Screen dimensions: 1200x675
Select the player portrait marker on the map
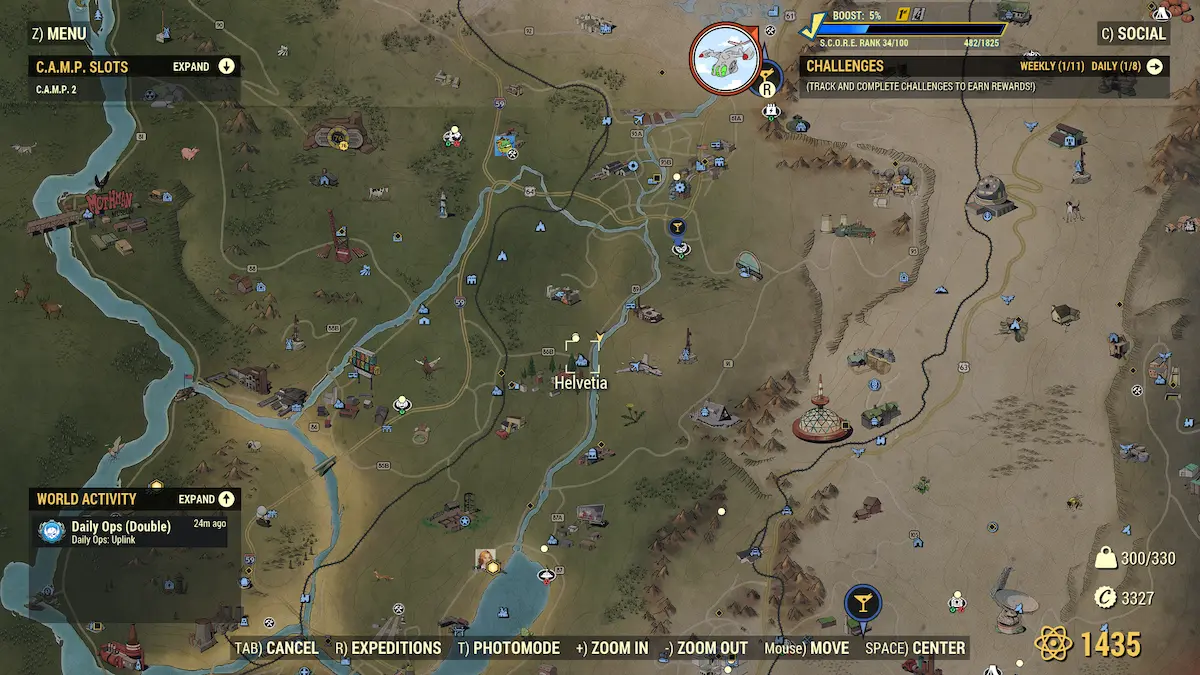487,559
